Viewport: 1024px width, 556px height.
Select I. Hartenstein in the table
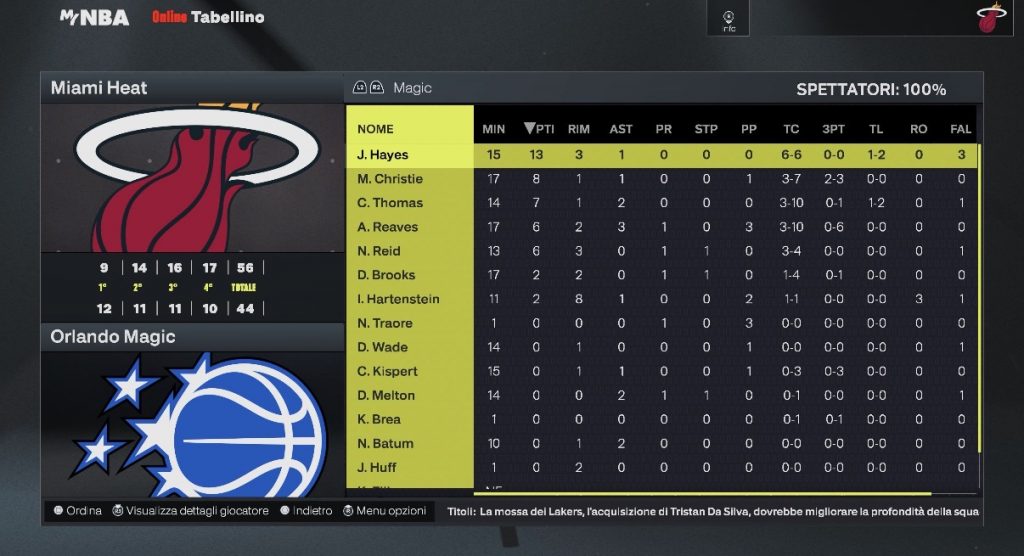pos(398,299)
